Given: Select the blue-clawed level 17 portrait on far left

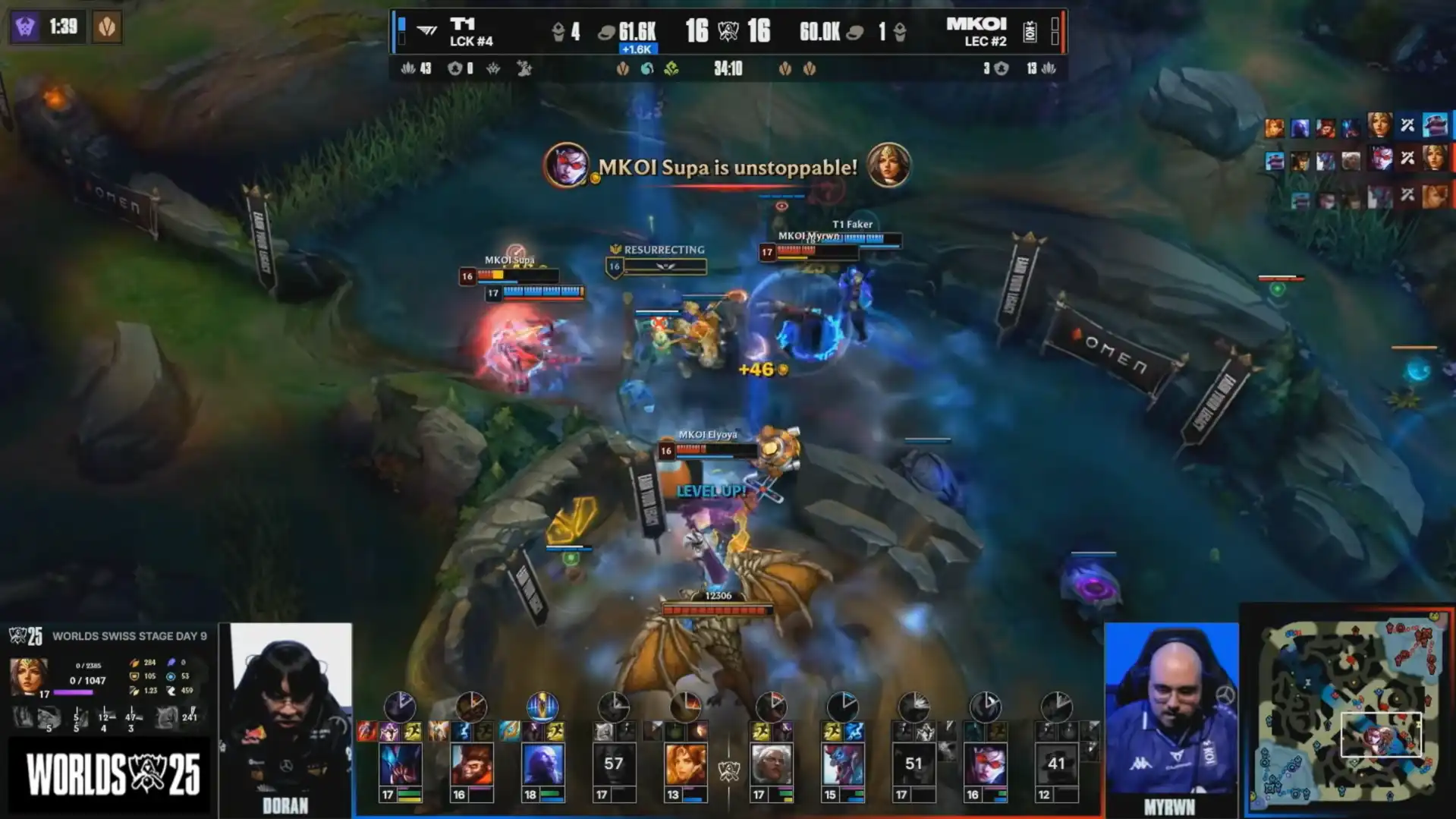Looking at the screenshot, I should pyautogui.click(x=400, y=764).
